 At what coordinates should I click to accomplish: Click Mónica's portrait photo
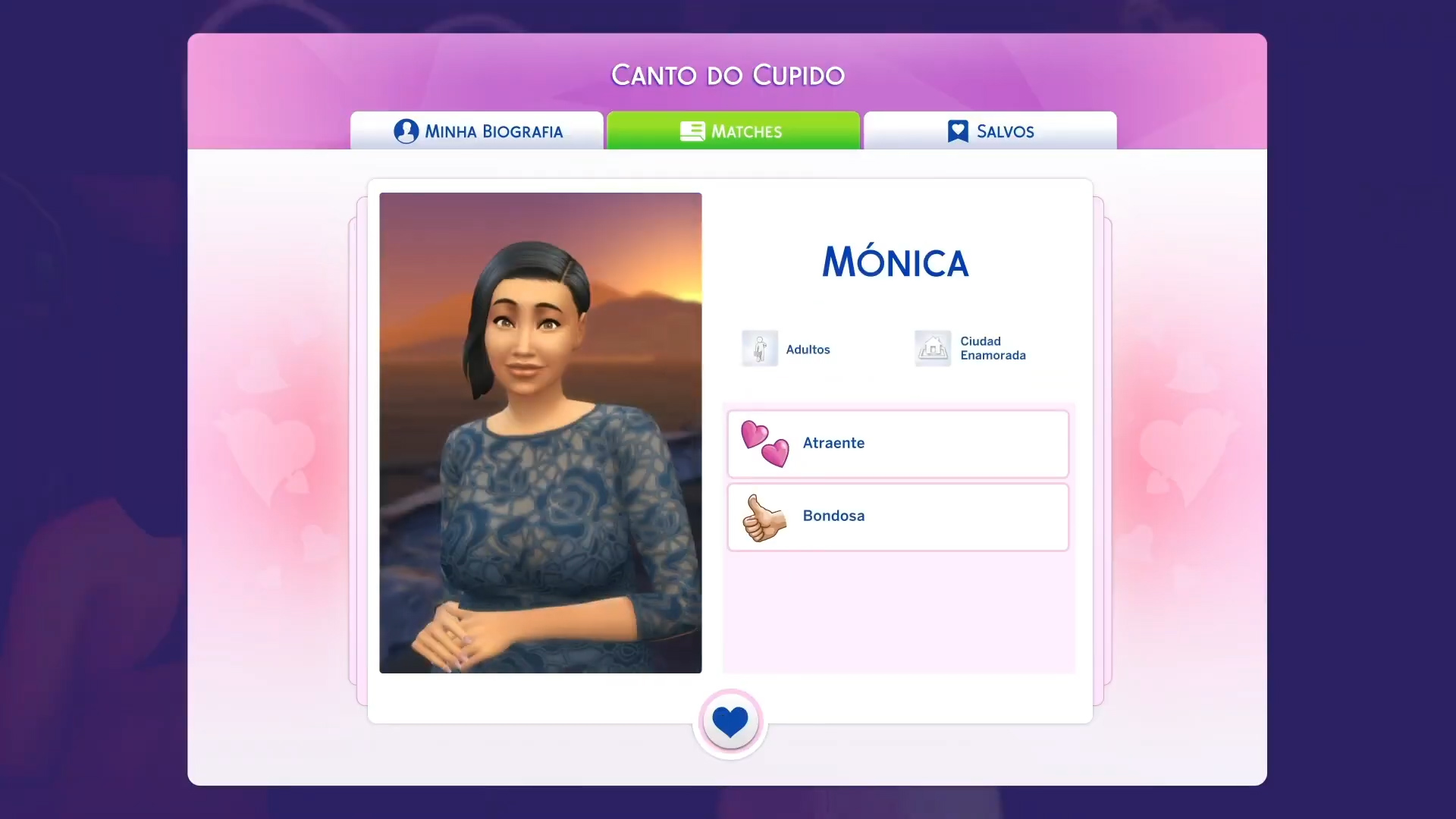pyautogui.click(x=540, y=434)
